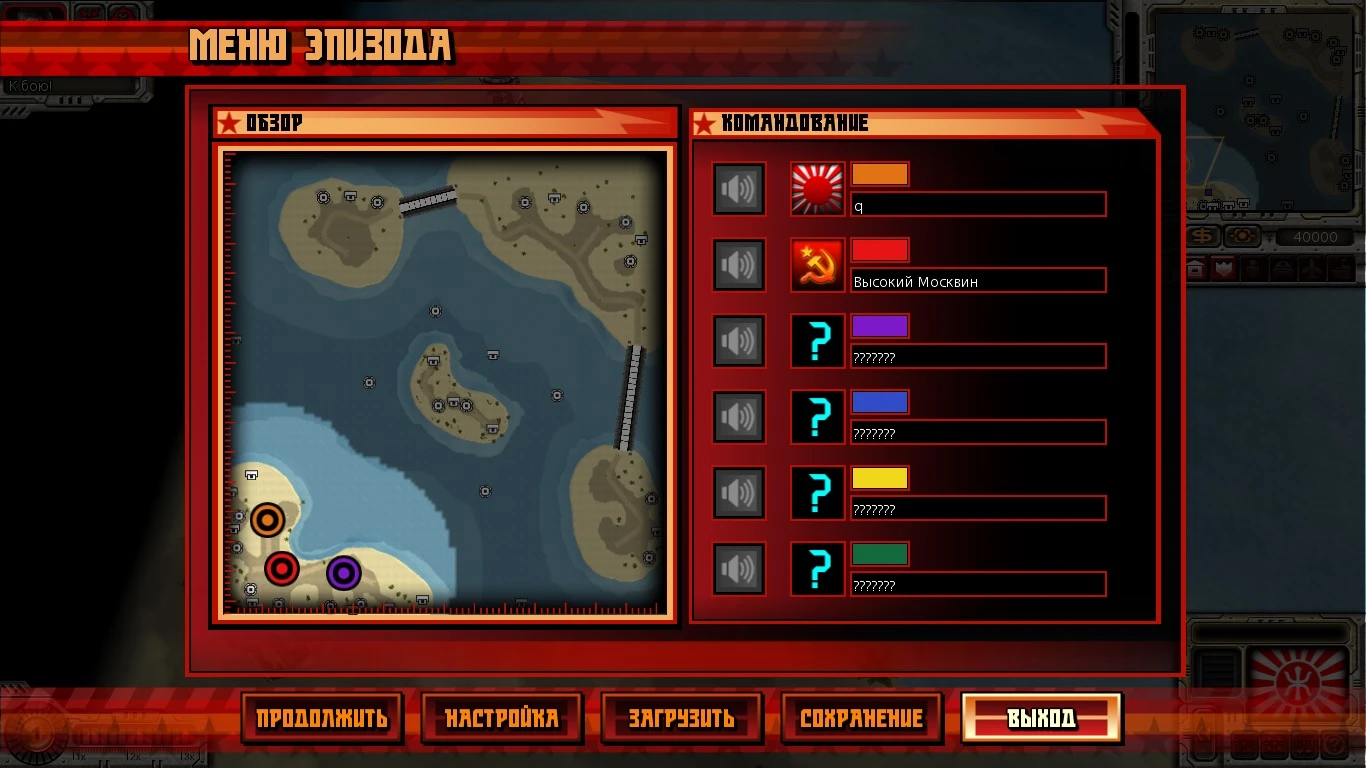Select the naval category icon on the sidebar

[x=1341, y=268]
